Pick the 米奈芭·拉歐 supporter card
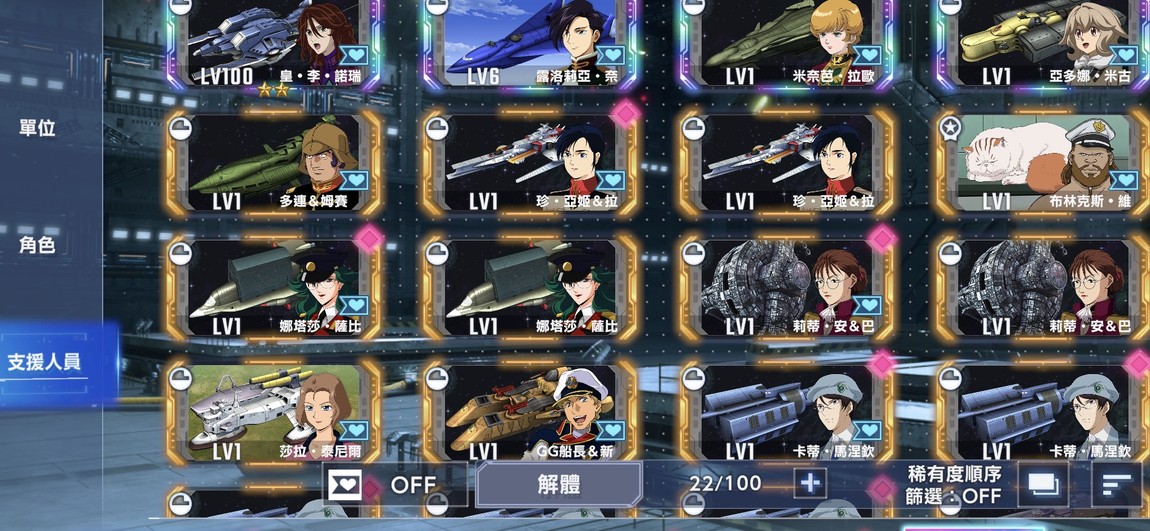1150x531 pixels. pyautogui.click(x=785, y=43)
